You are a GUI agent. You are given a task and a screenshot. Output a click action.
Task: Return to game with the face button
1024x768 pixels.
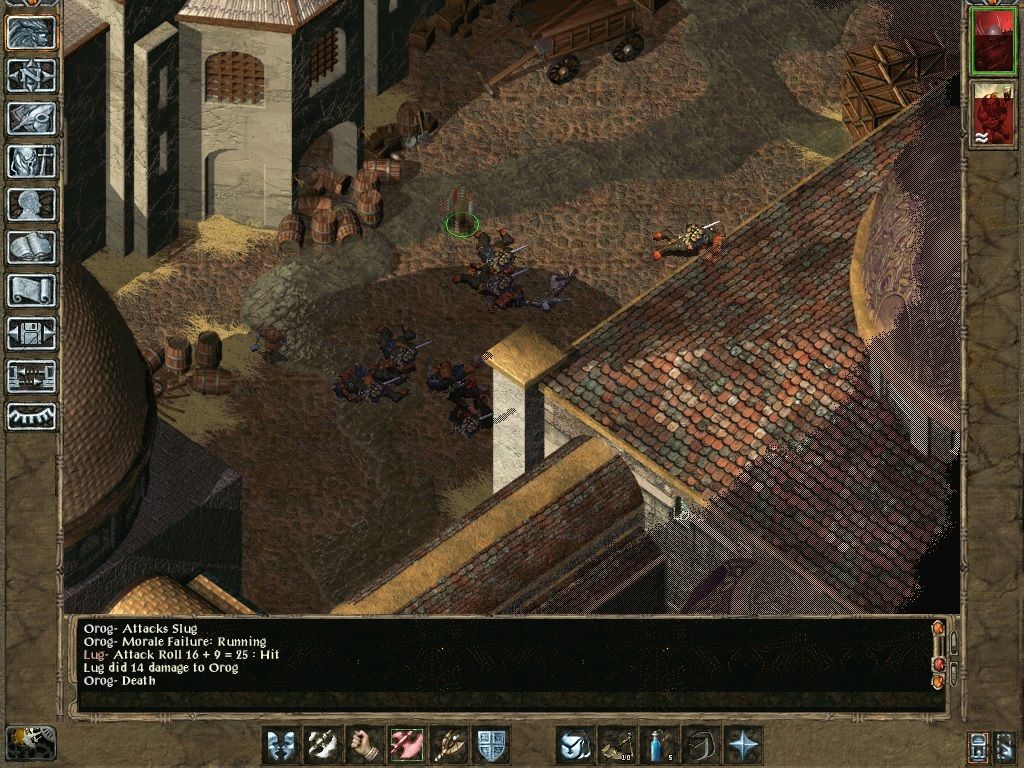click(x=31, y=31)
